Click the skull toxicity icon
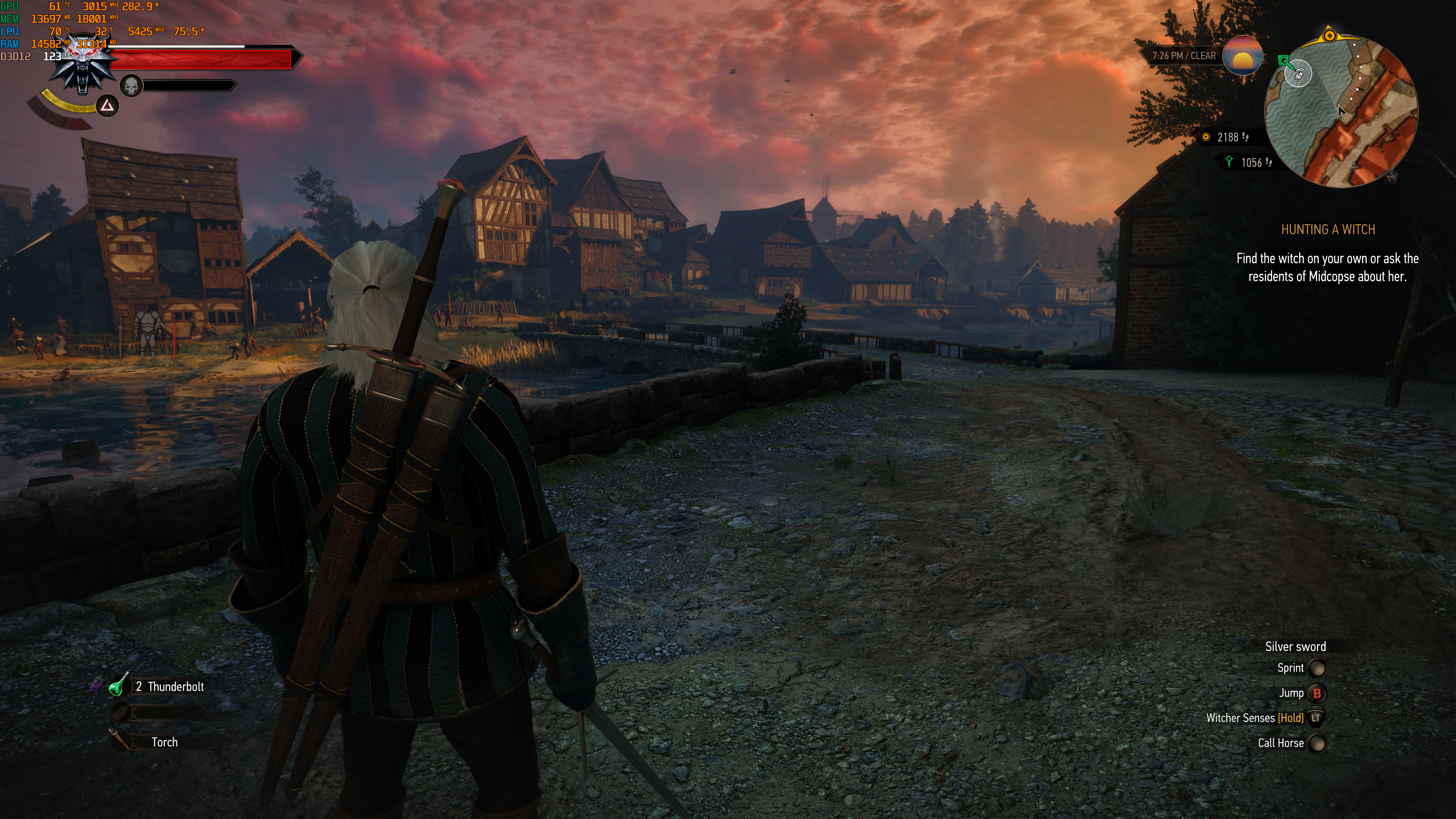This screenshot has width=1456, height=819. [131, 86]
